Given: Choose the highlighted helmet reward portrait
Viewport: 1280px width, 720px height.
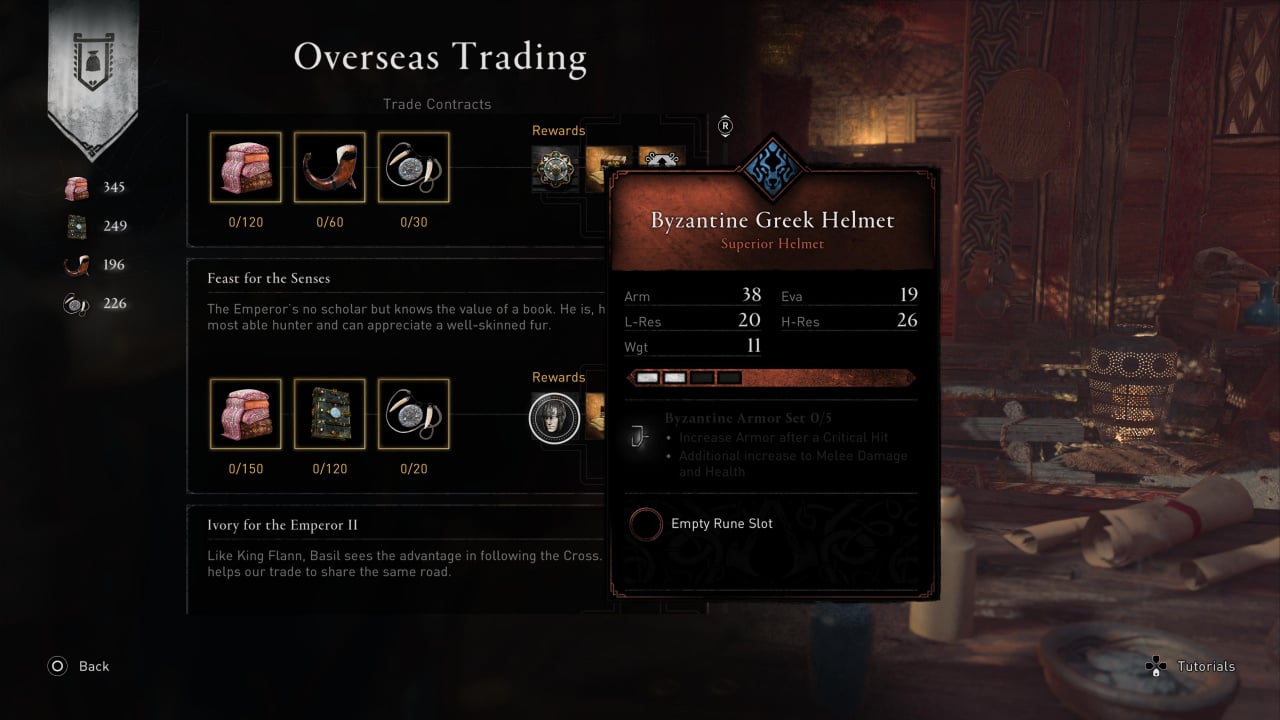Looking at the screenshot, I should coord(554,417).
